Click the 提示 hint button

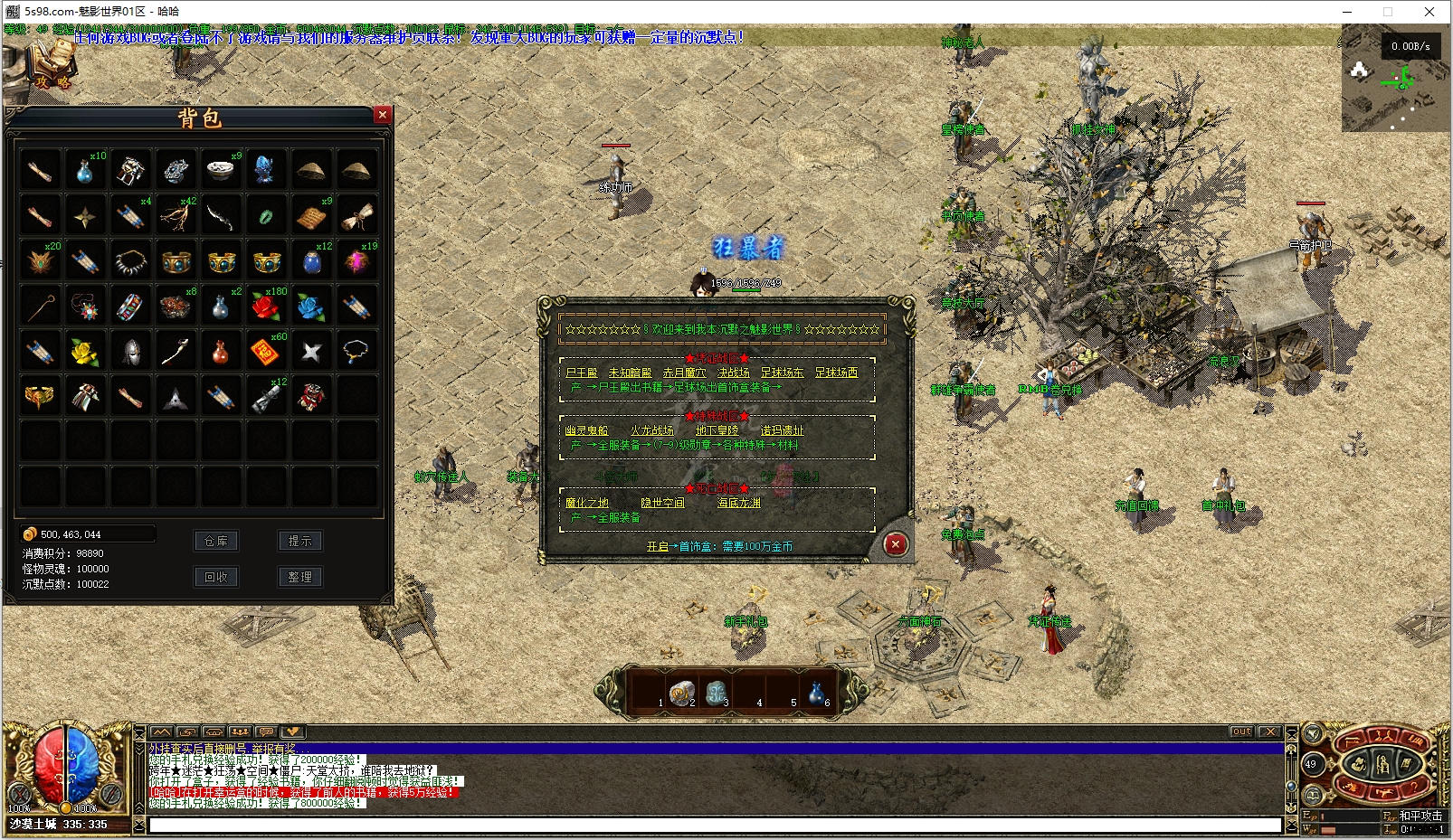299,541
